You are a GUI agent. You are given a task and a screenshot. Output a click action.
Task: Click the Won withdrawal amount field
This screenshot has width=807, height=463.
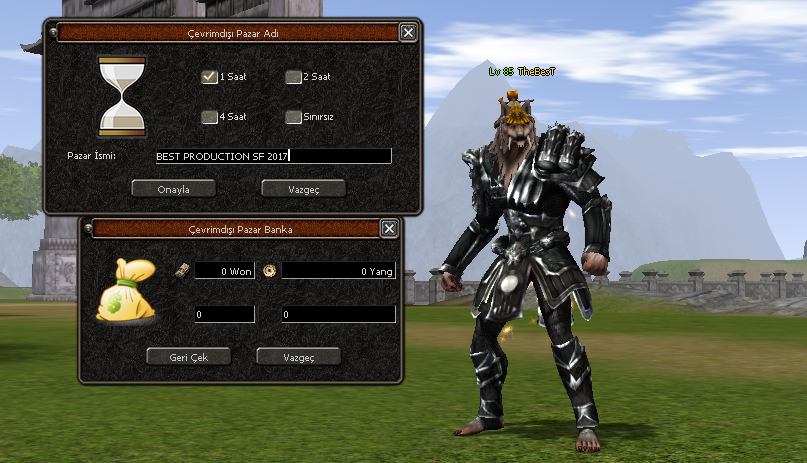[x=224, y=315]
